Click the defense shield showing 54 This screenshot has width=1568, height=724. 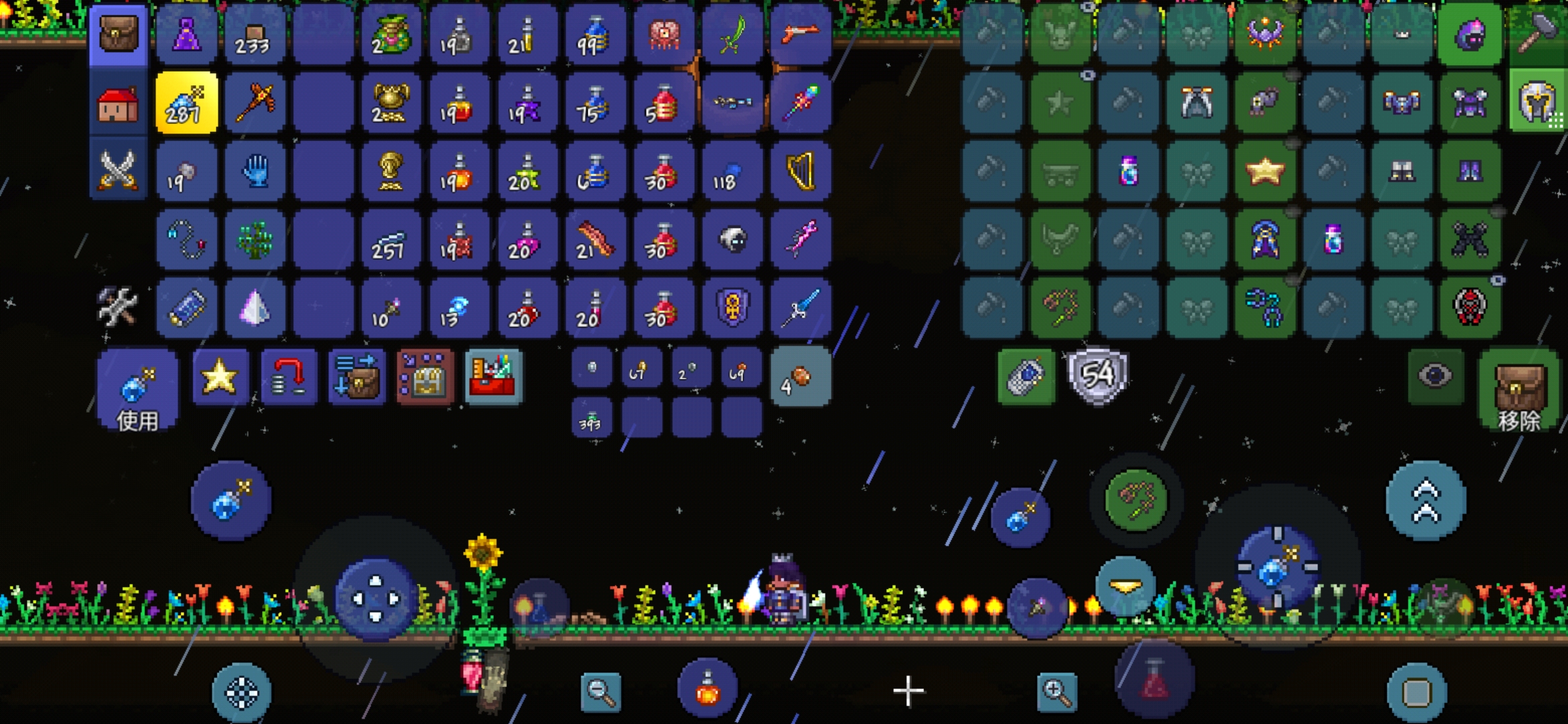coord(1098,375)
